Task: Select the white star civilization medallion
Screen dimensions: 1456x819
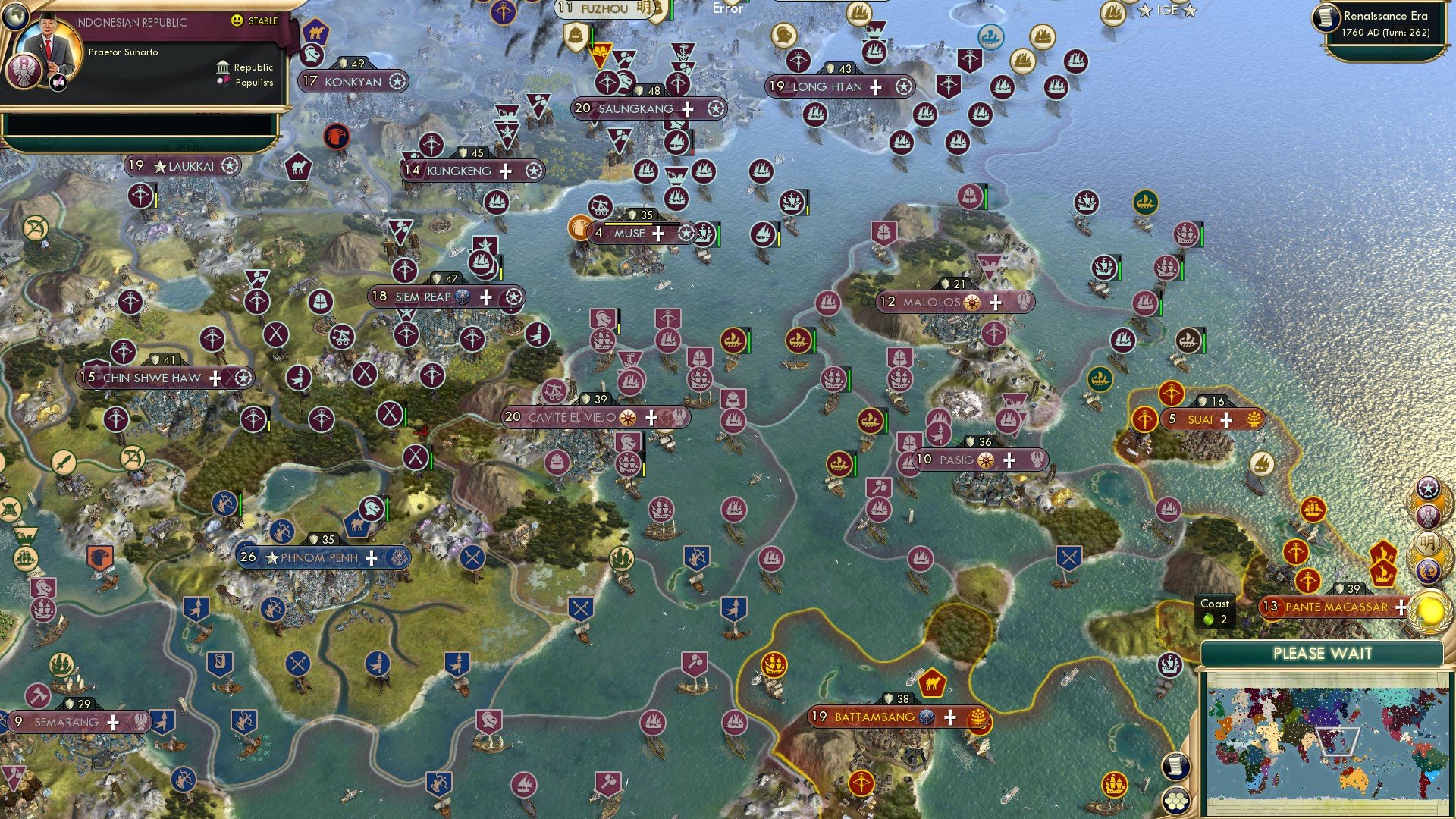Action: click(1428, 488)
